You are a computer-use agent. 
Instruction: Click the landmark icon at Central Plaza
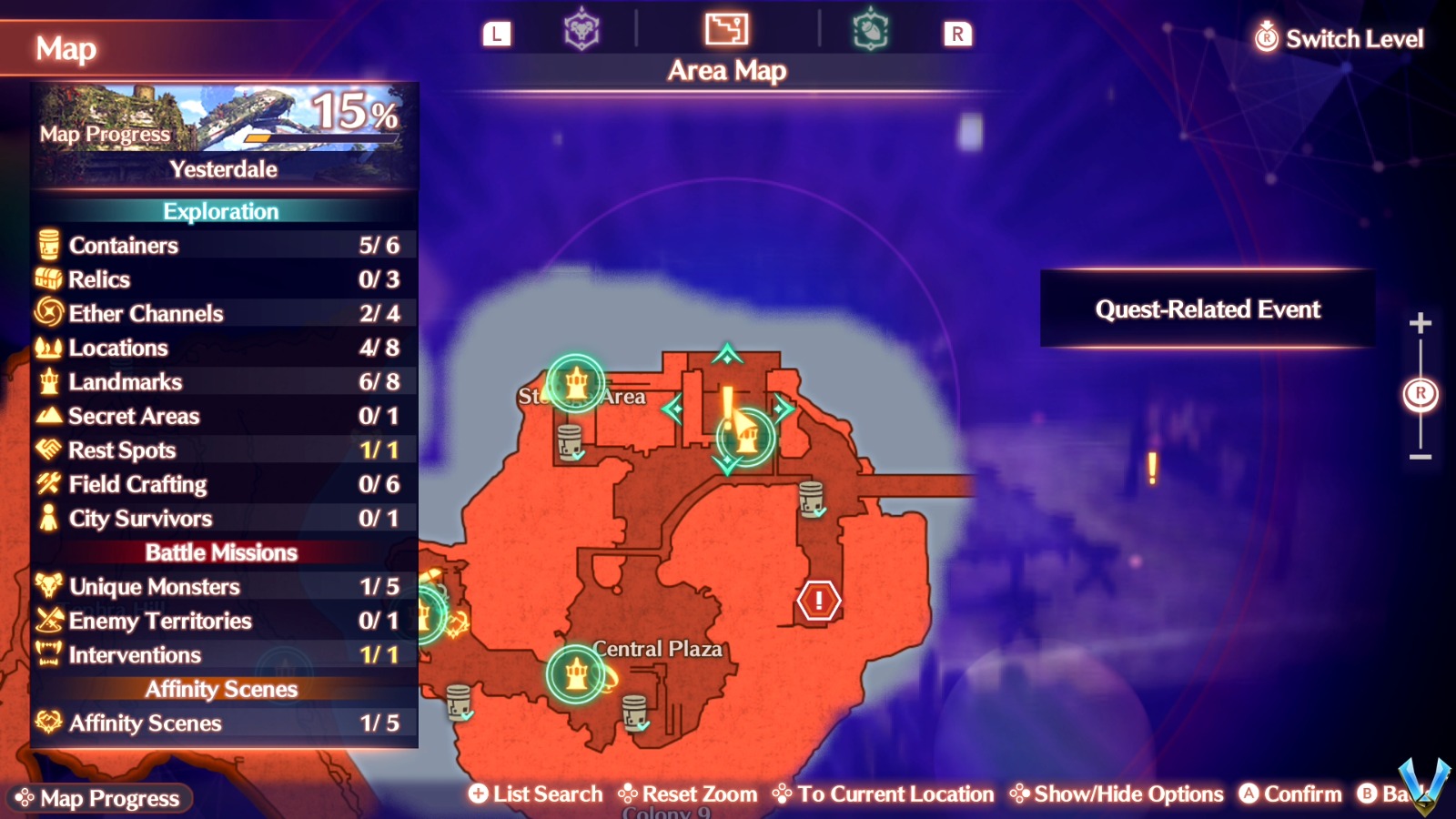point(577,672)
